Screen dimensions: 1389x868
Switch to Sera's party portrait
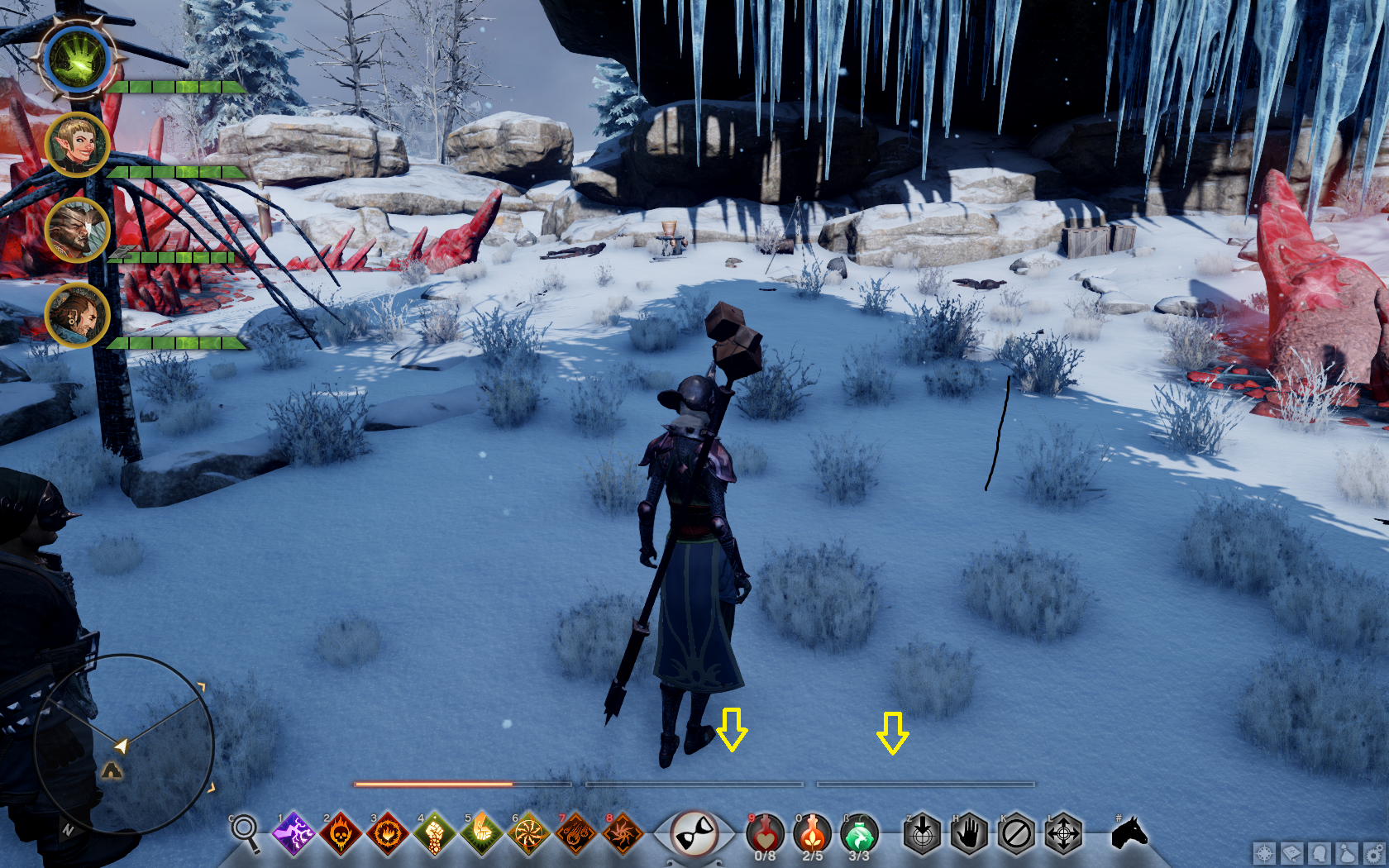pos(77,145)
